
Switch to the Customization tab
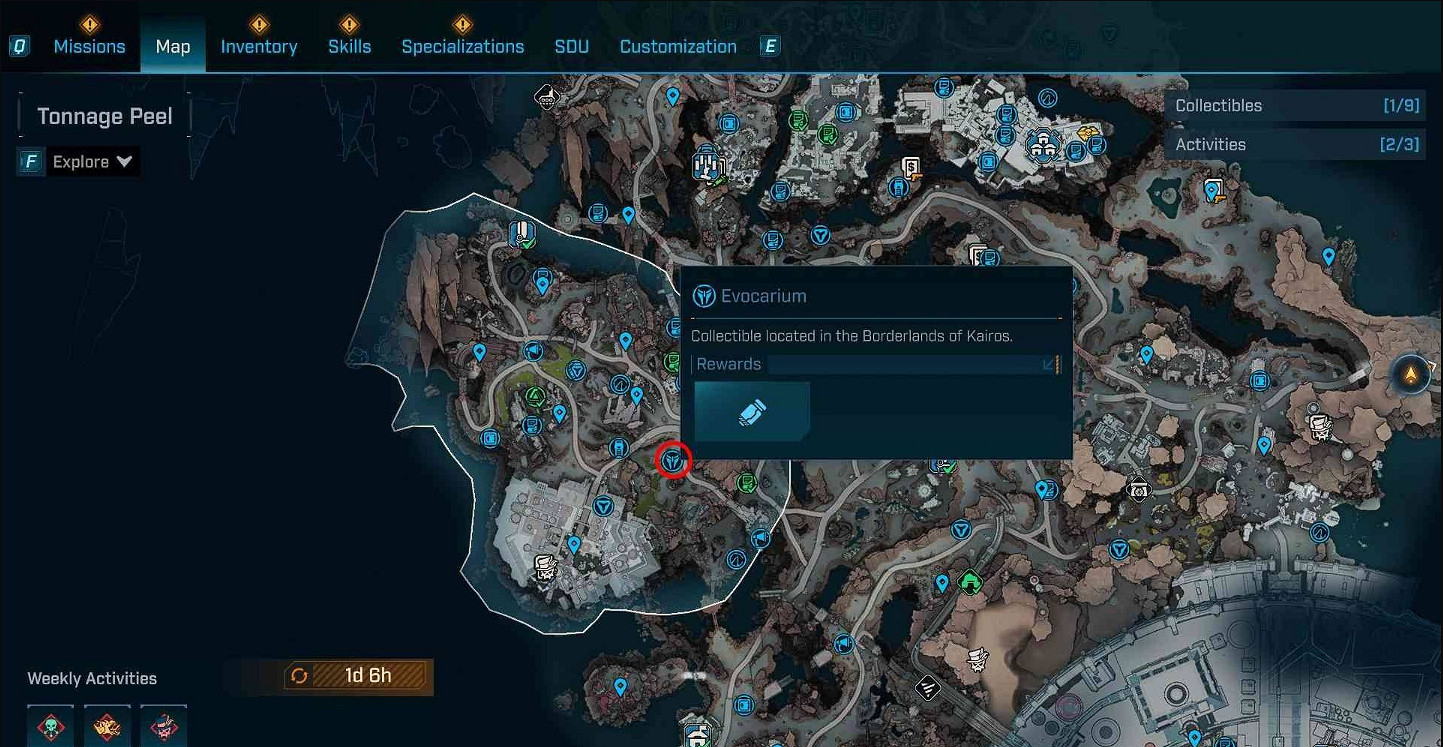pos(677,46)
